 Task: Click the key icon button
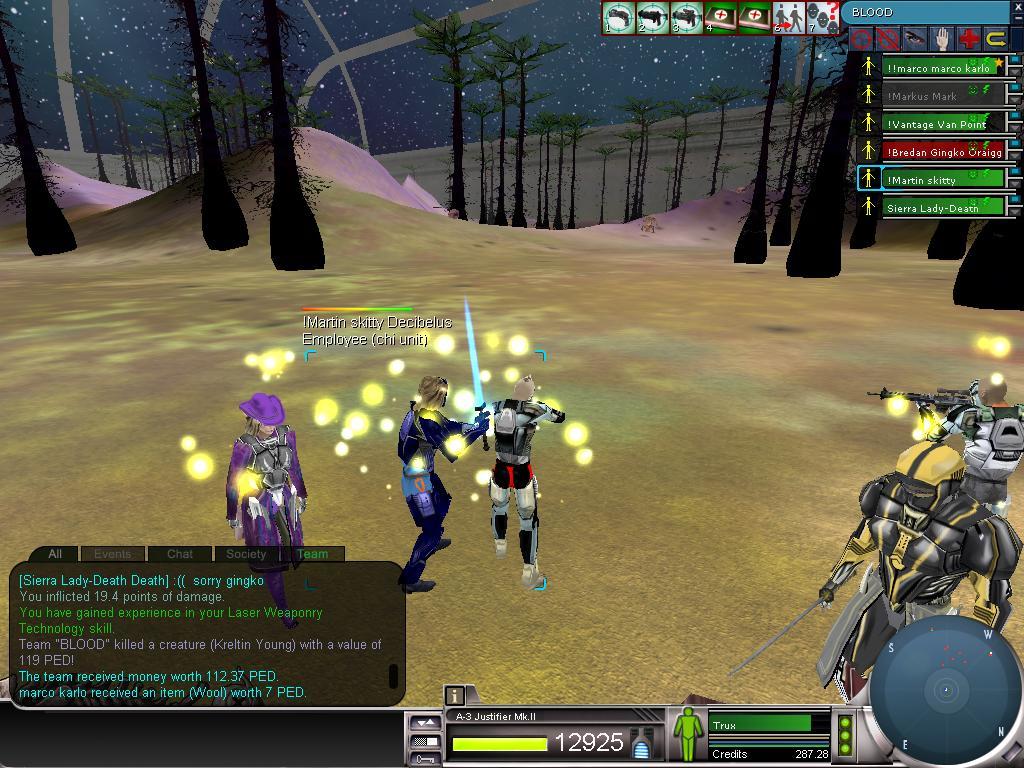(425, 759)
